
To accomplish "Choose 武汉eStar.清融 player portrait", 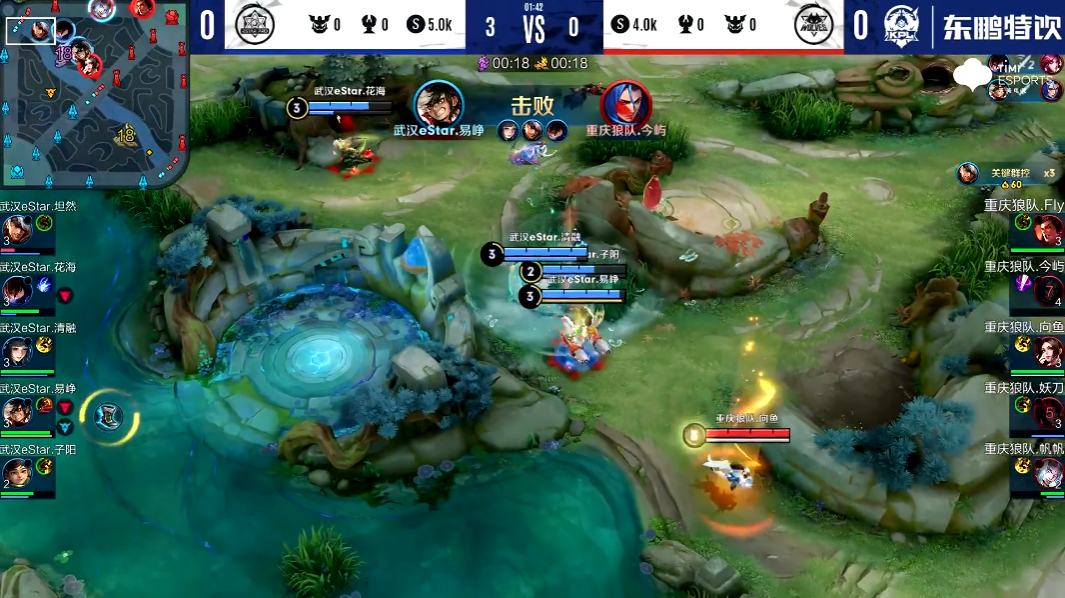I will [16, 350].
